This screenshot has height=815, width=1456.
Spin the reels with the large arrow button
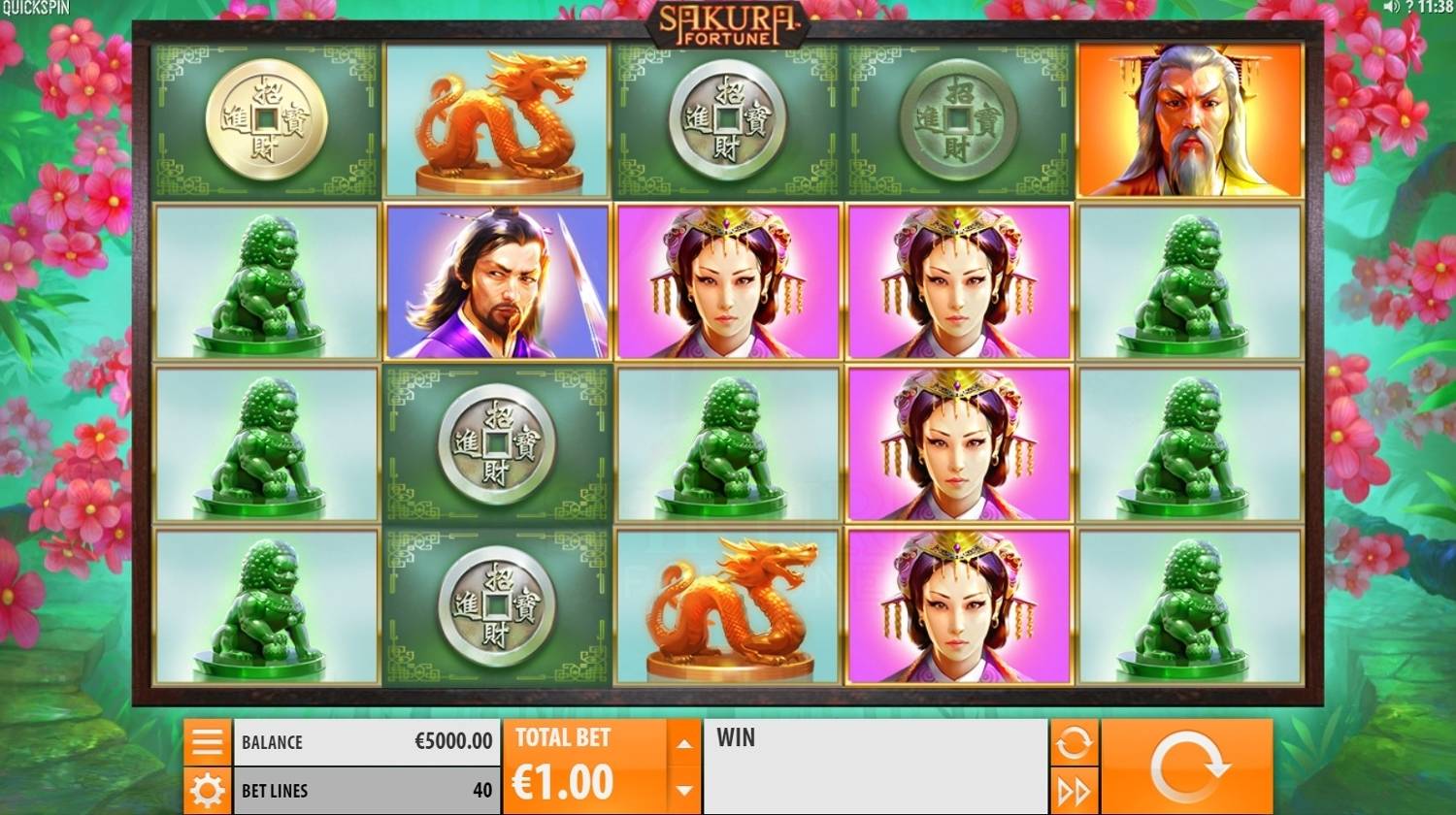(1186, 766)
